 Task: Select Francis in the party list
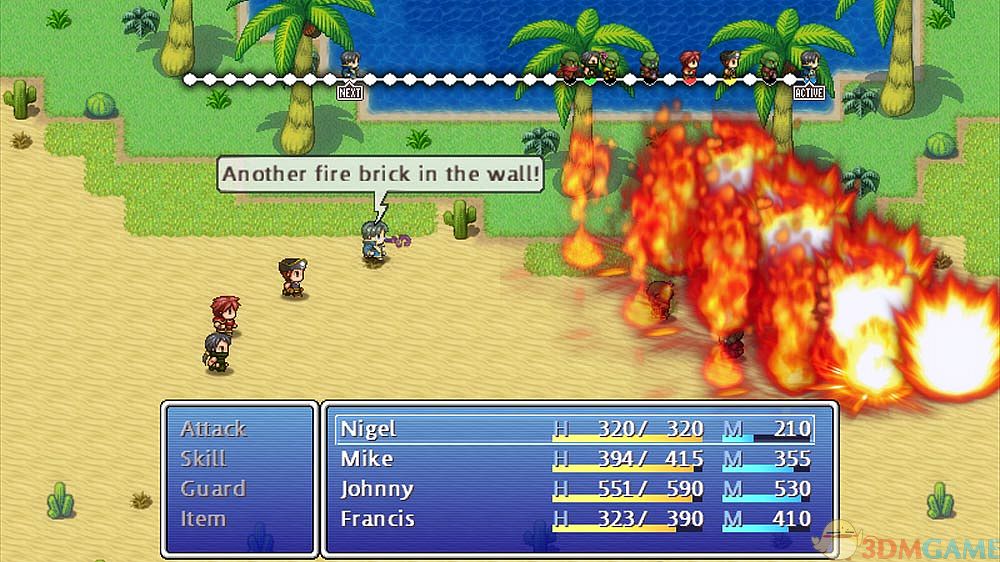point(575,519)
